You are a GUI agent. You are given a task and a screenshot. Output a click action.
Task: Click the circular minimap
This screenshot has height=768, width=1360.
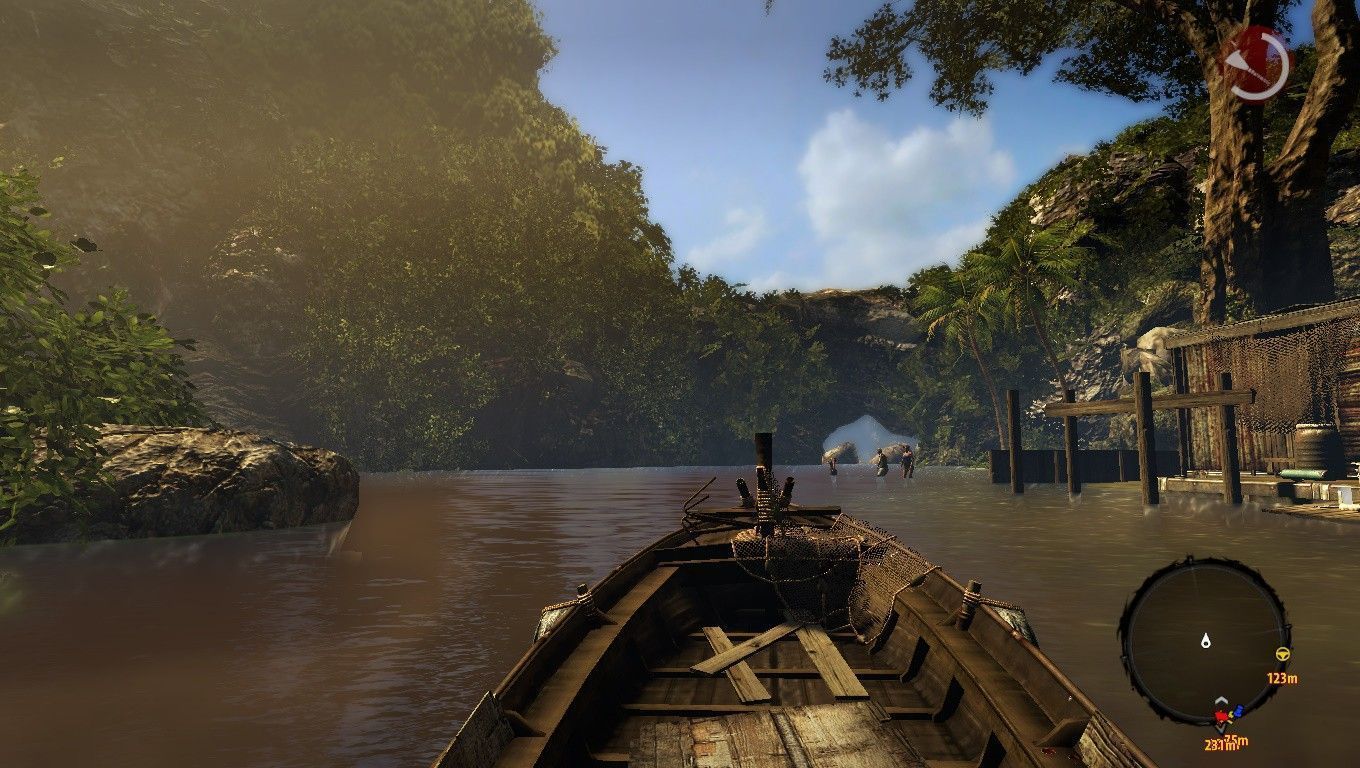pyautogui.click(x=1204, y=641)
